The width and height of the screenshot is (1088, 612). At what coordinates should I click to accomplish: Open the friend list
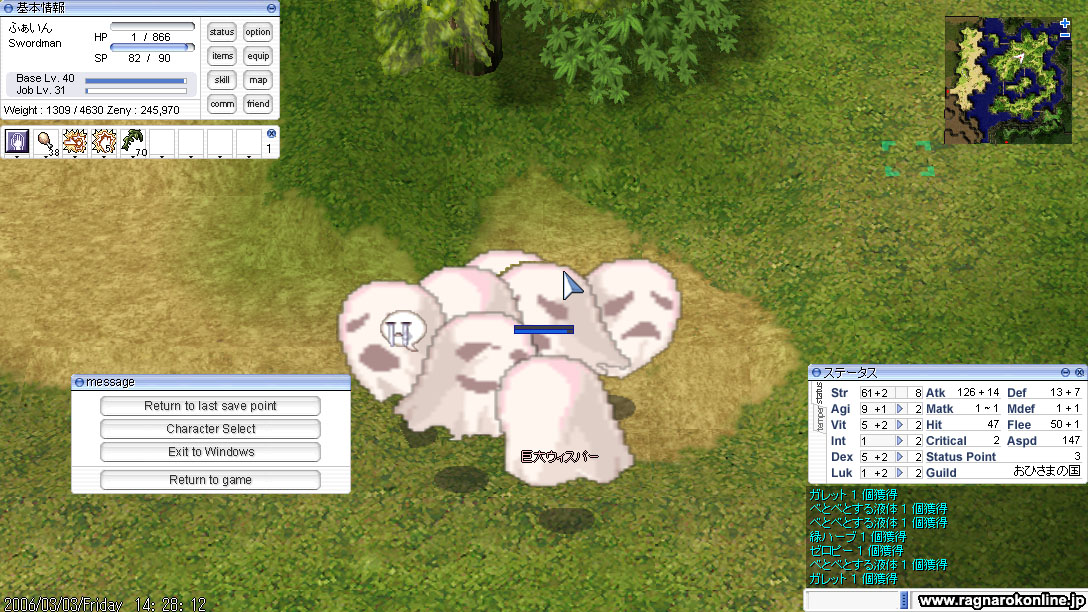point(258,104)
